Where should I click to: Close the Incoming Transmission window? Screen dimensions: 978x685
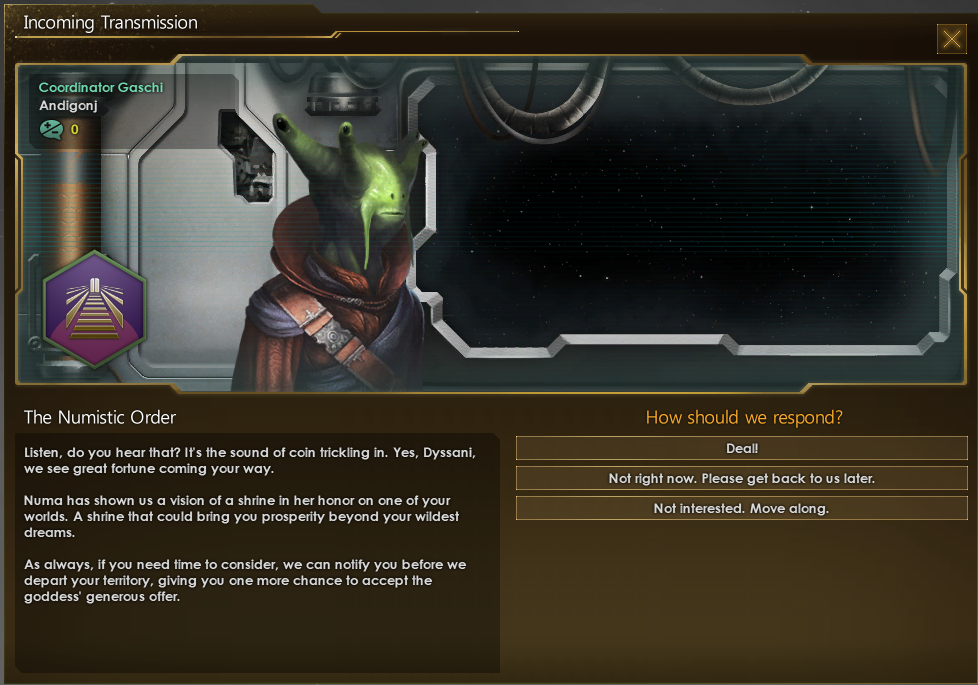pyautogui.click(x=950, y=39)
